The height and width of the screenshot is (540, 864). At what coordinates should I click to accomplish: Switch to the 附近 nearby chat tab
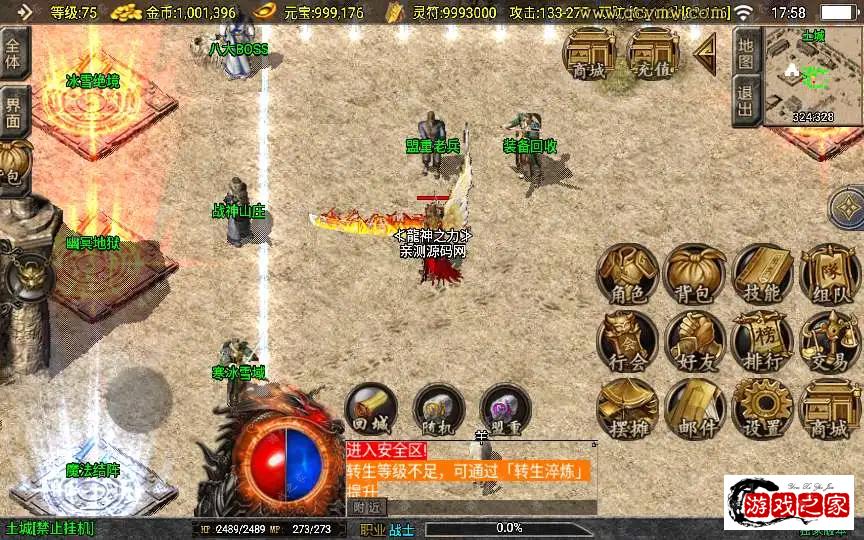click(365, 508)
